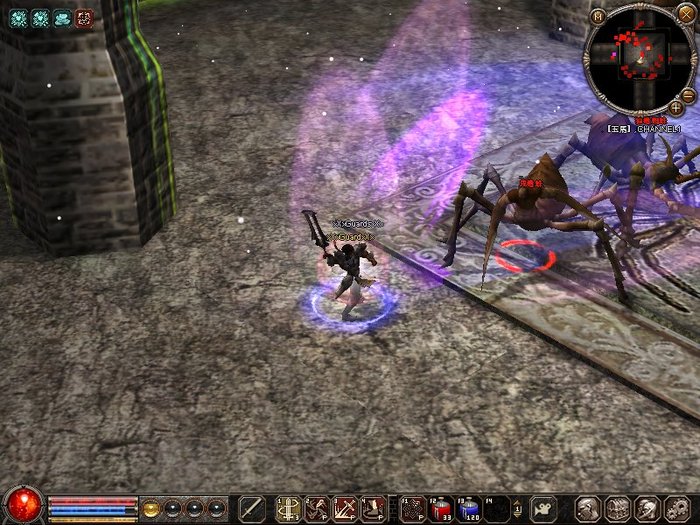The height and width of the screenshot is (525, 700).
Task: Click the red orb at the bar's left end
Action: pyautogui.click(x=22, y=505)
